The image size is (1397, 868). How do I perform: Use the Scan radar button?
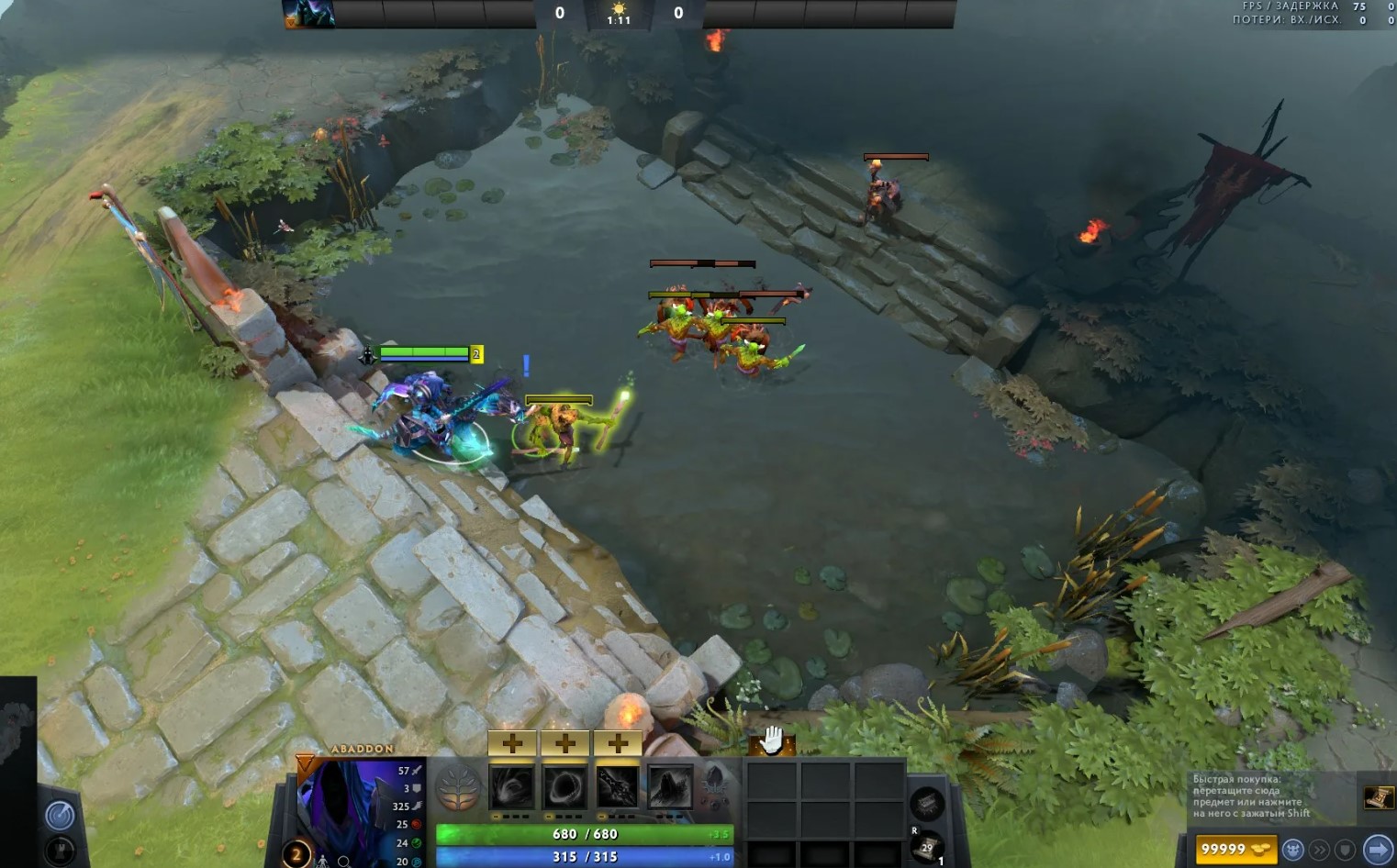point(60,815)
